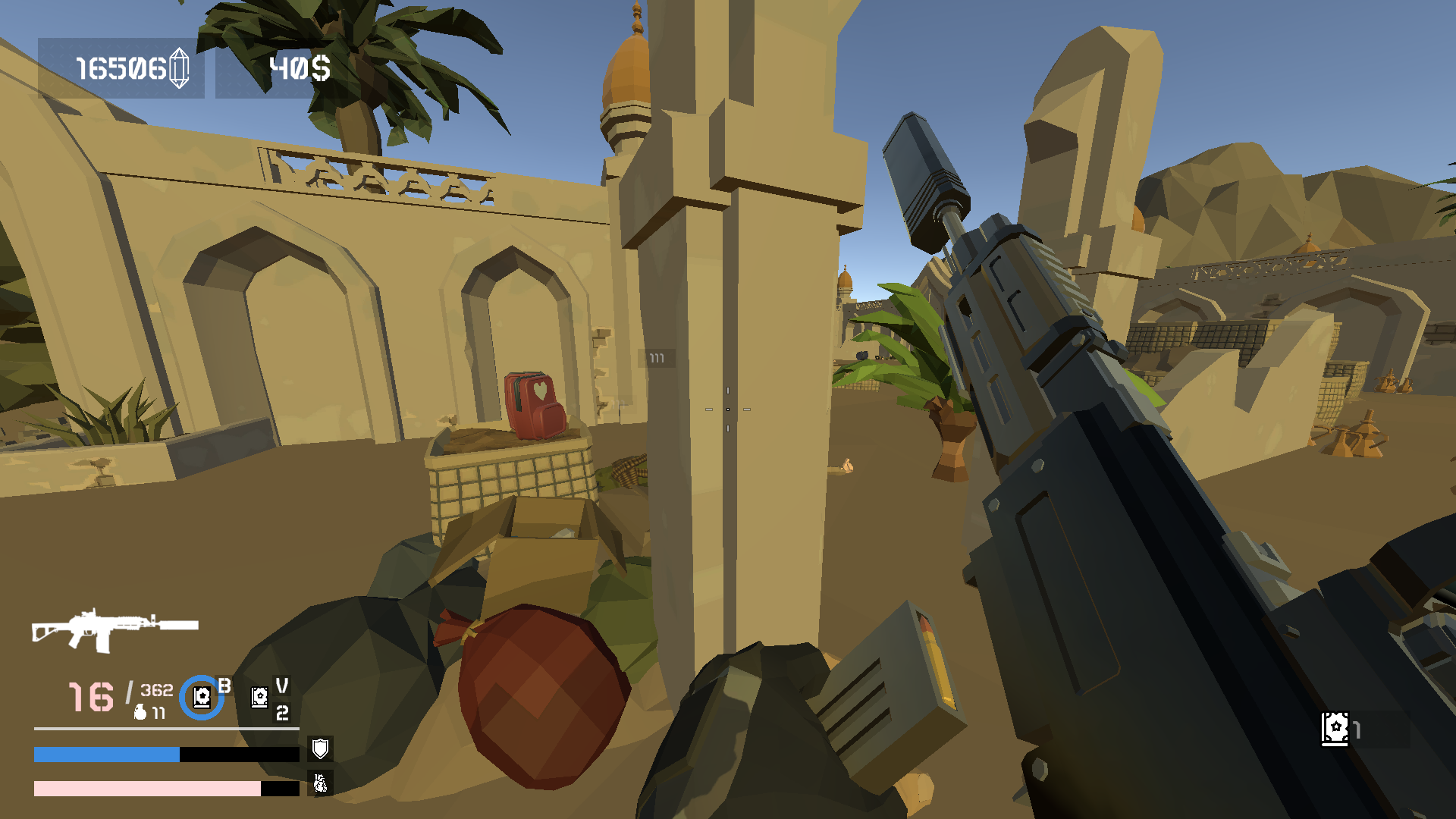Viewport: 1456px width, 819px height.
Task: Open the '111' distance marker on the pillar
Action: [x=657, y=356]
